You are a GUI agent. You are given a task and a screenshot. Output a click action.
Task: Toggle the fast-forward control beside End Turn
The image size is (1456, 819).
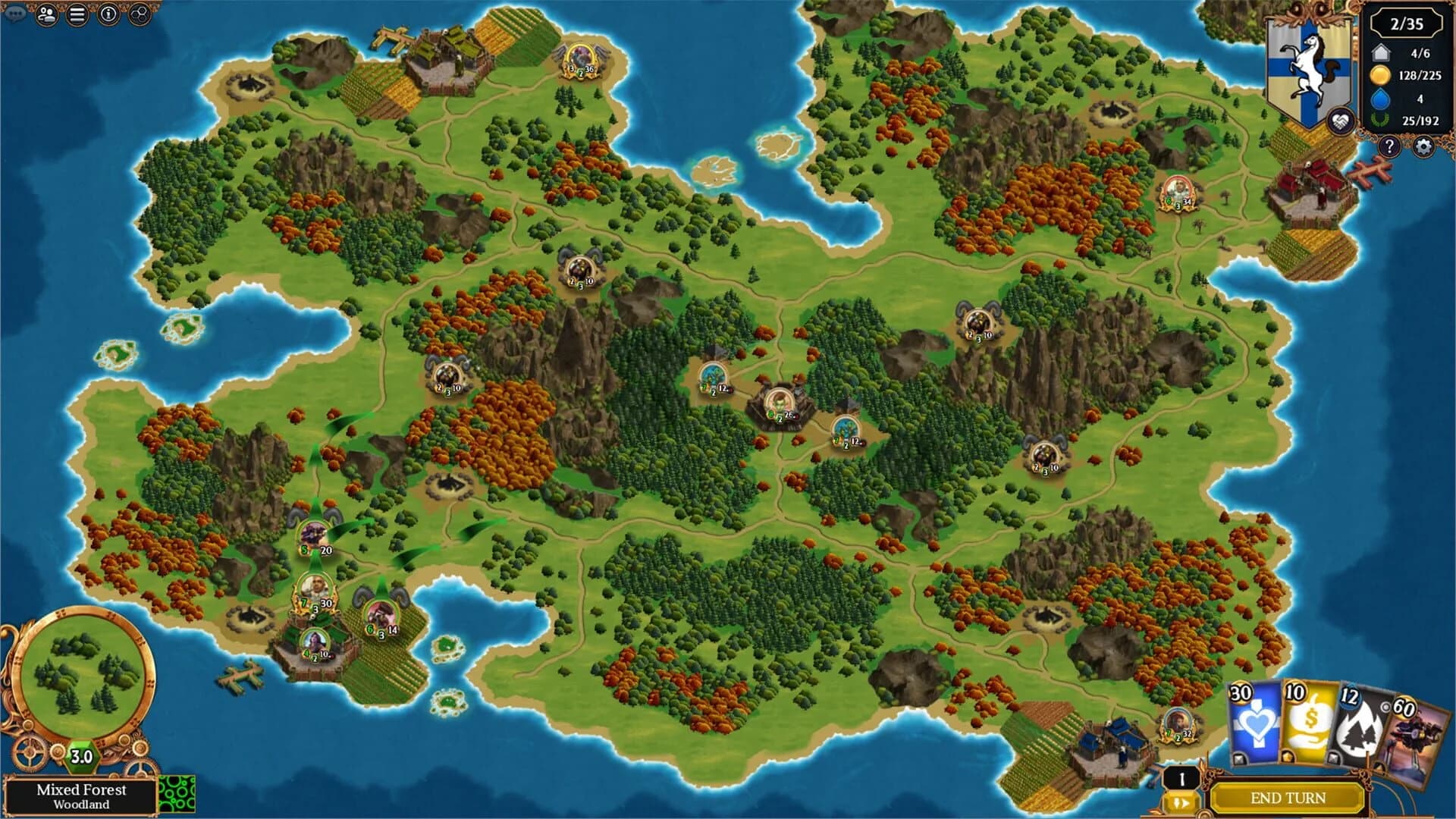pos(1181,802)
